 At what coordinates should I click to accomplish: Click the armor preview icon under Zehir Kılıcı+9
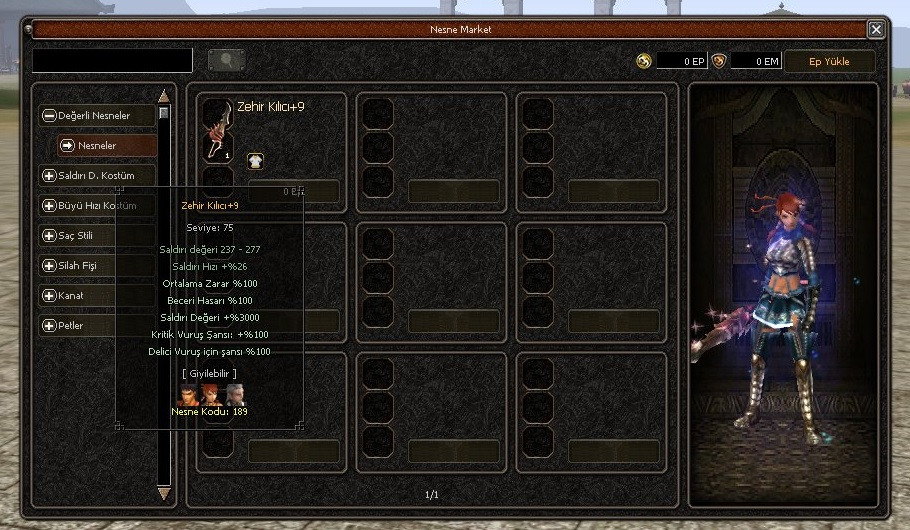tap(255, 161)
